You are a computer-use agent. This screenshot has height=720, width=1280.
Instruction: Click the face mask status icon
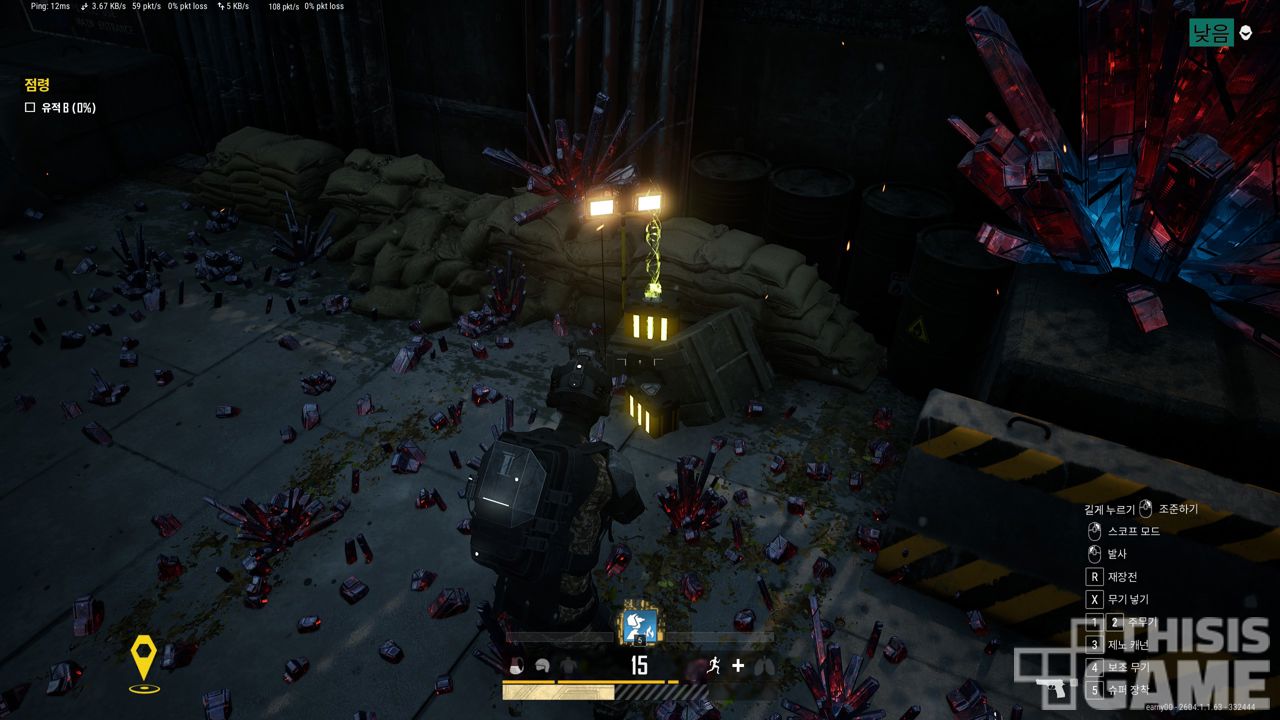(517, 667)
